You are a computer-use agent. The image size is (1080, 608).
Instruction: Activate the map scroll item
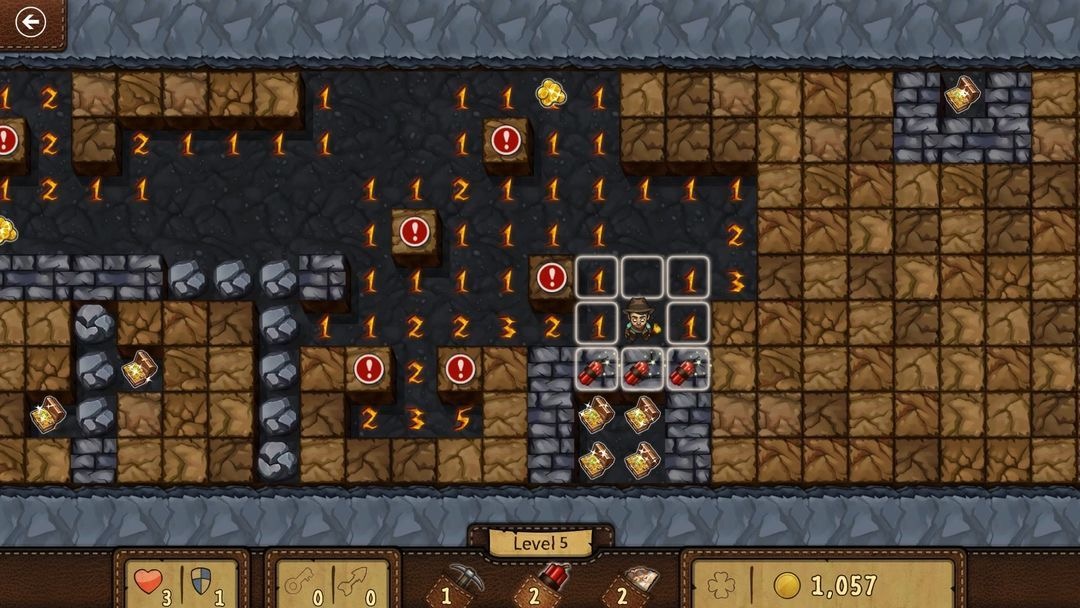pos(636,582)
